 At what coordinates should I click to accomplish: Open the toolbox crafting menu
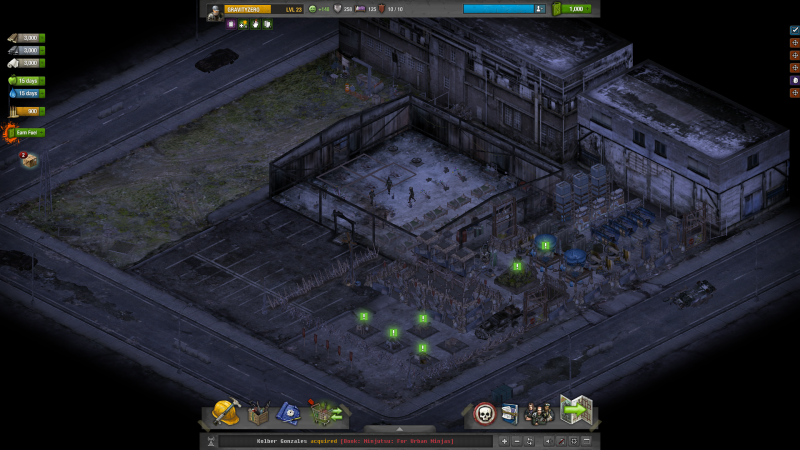259,412
